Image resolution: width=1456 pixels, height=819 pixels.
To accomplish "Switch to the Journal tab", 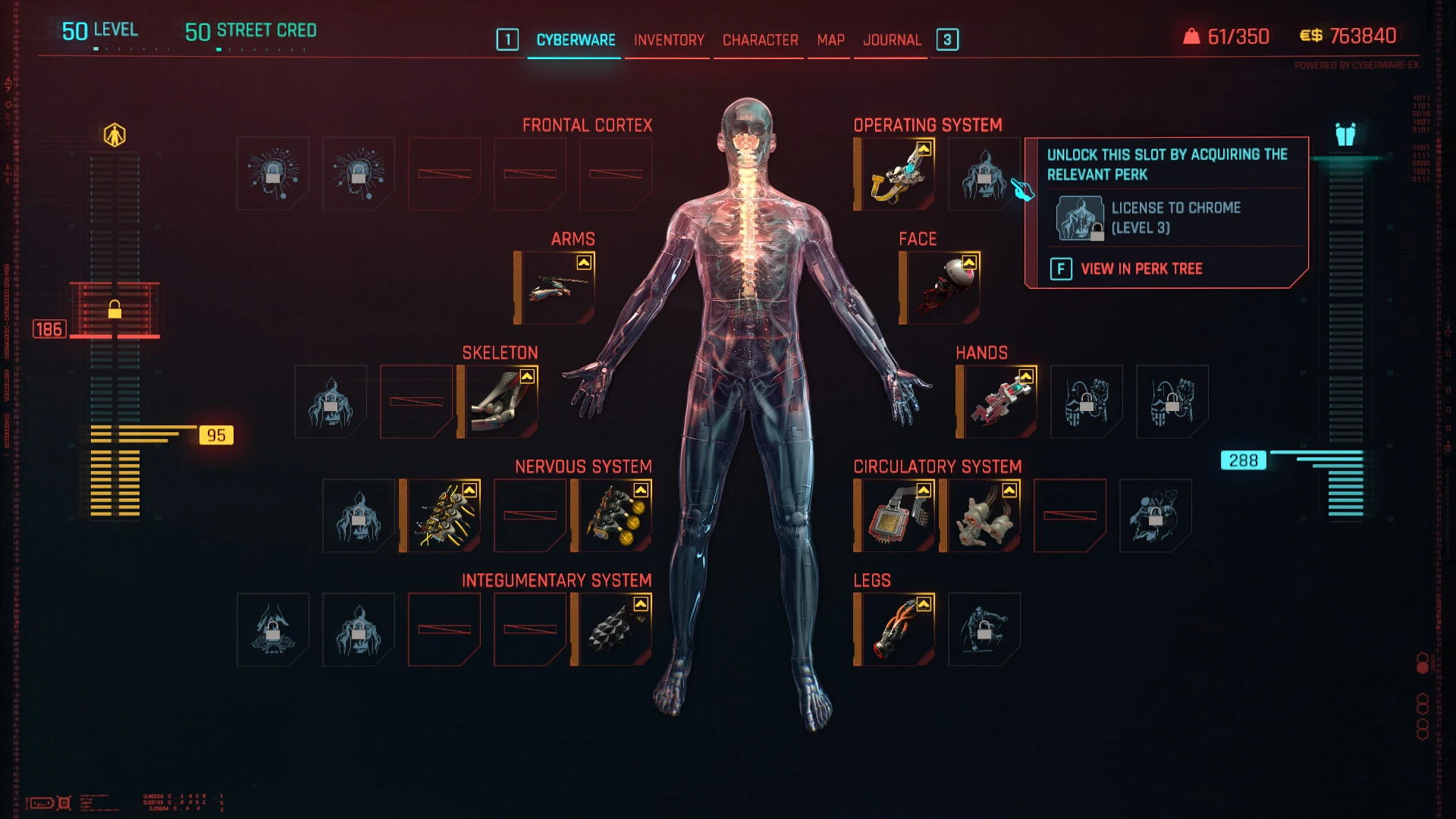I will coord(892,40).
